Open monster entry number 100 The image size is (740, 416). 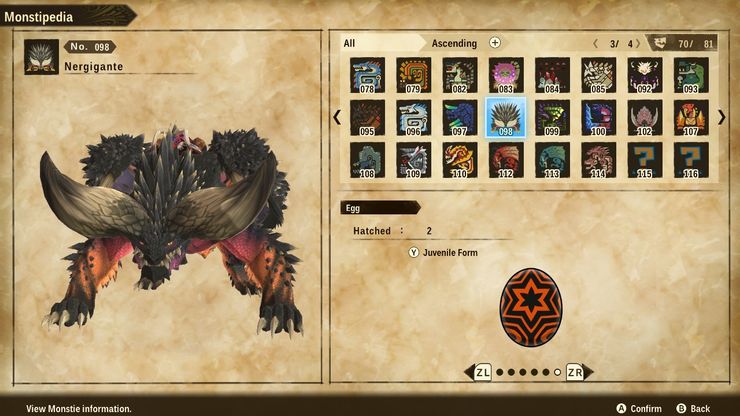(598, 117)
